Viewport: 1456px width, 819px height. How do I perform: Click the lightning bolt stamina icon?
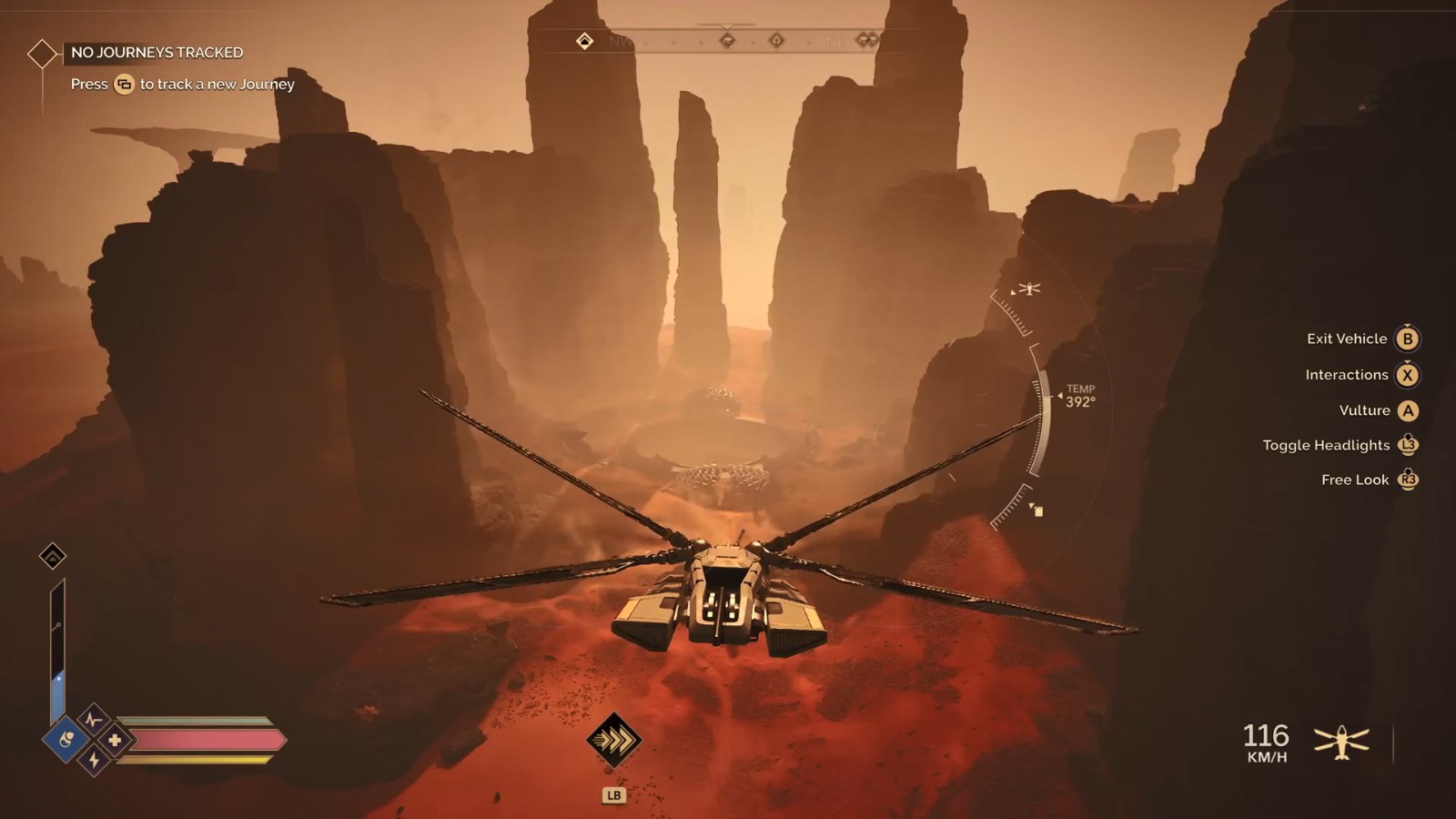[94, 761]
